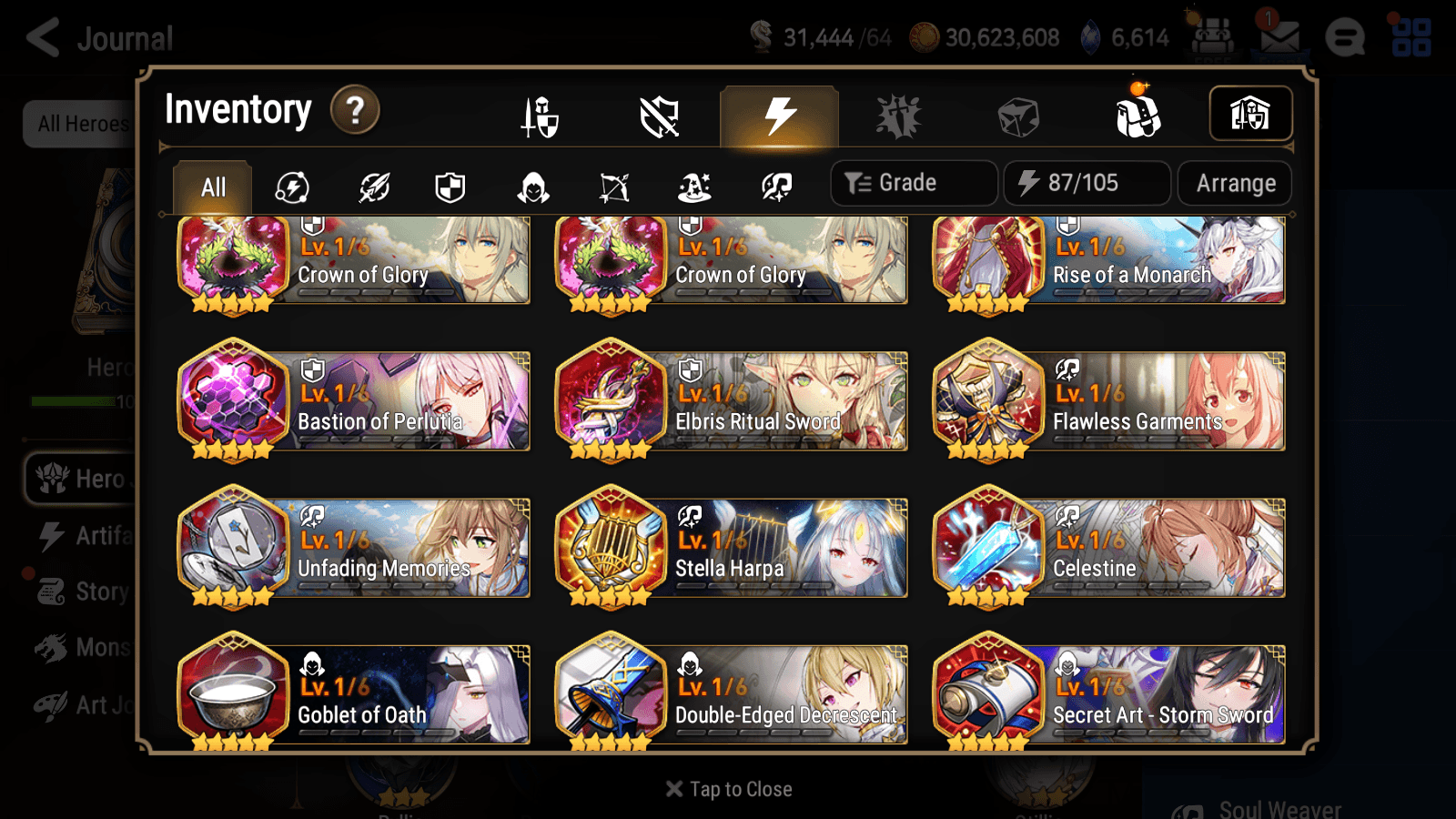Click Tap to Close
This screenshot has width=1456, height=819.
(728, 789)
